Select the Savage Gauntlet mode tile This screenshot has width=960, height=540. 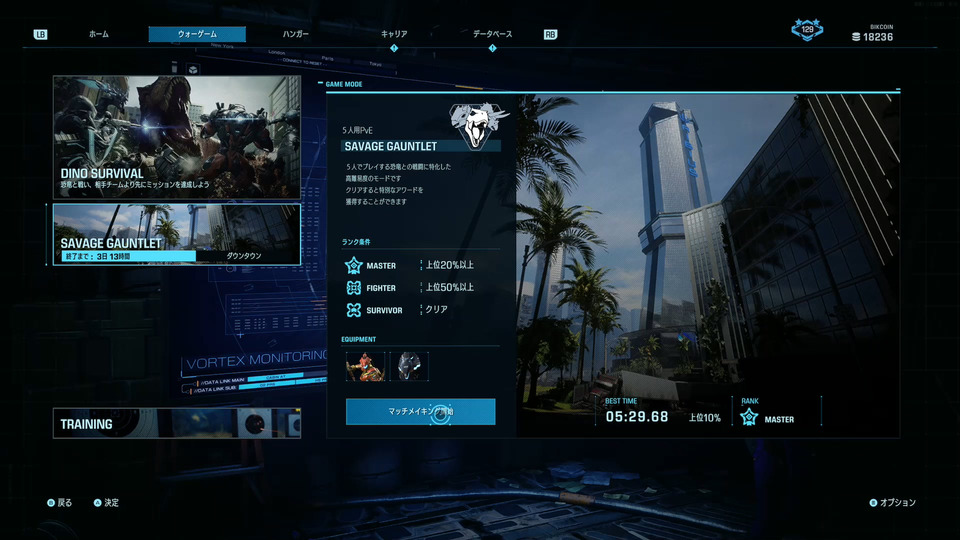pos(177,235)
